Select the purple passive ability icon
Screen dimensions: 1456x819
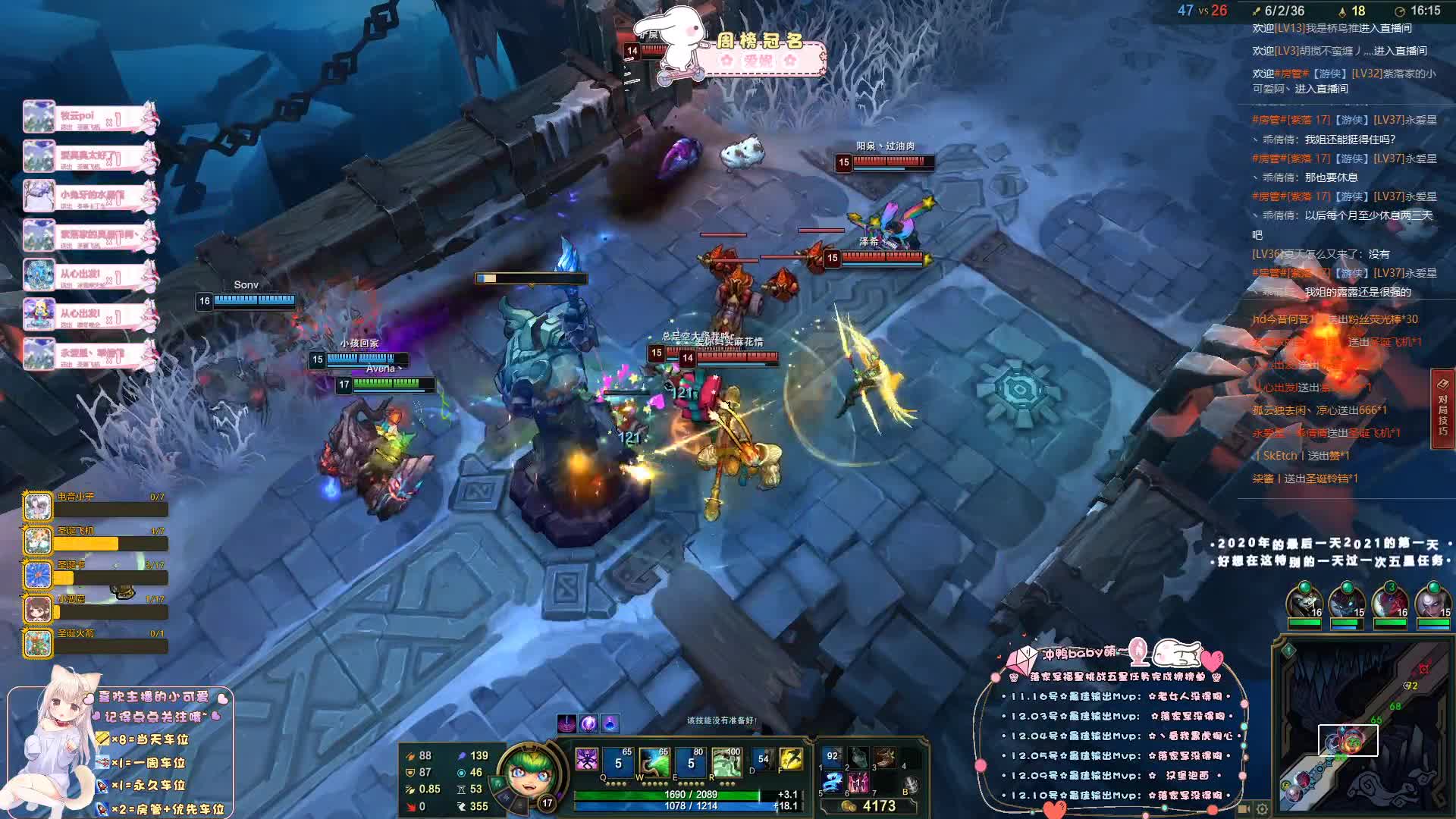click(x=587, y=760)
